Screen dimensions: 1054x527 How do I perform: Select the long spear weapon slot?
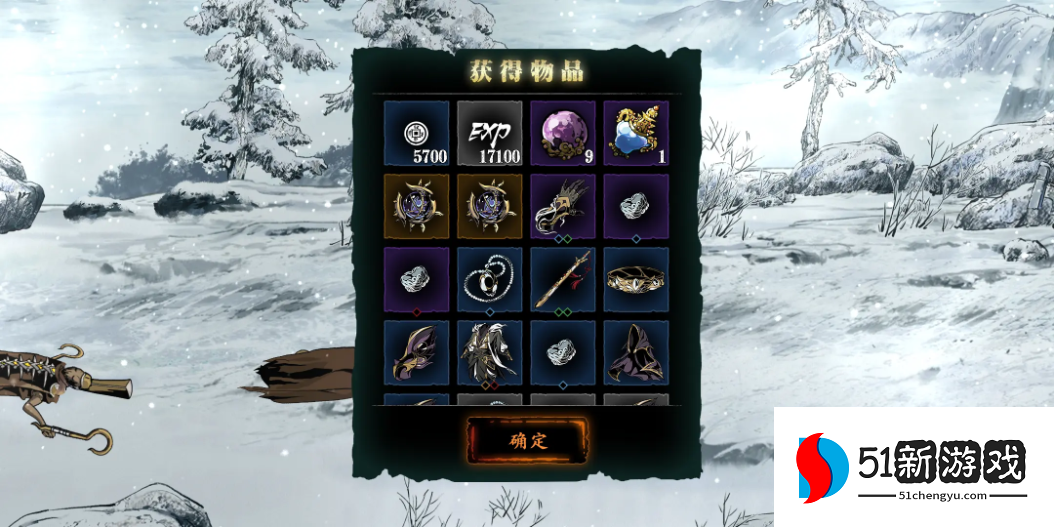click(563, 280)
